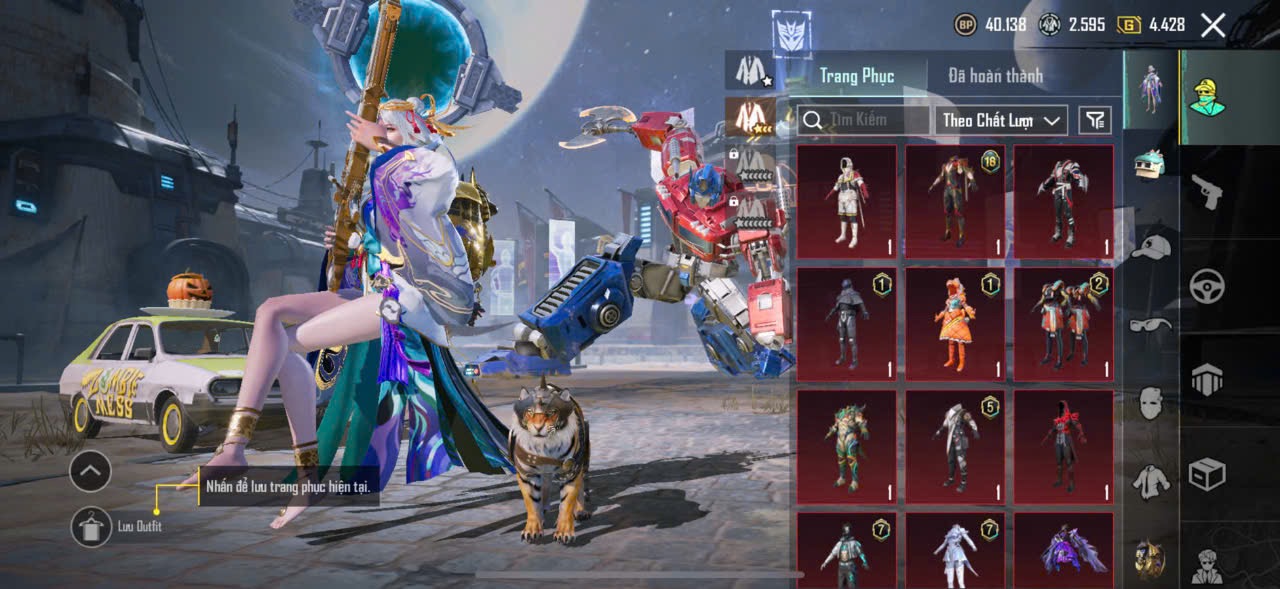The height and width of the screenshot is (589, 1280).
Task: Open the outfit filter options
Action: [x=1095, y=120]
